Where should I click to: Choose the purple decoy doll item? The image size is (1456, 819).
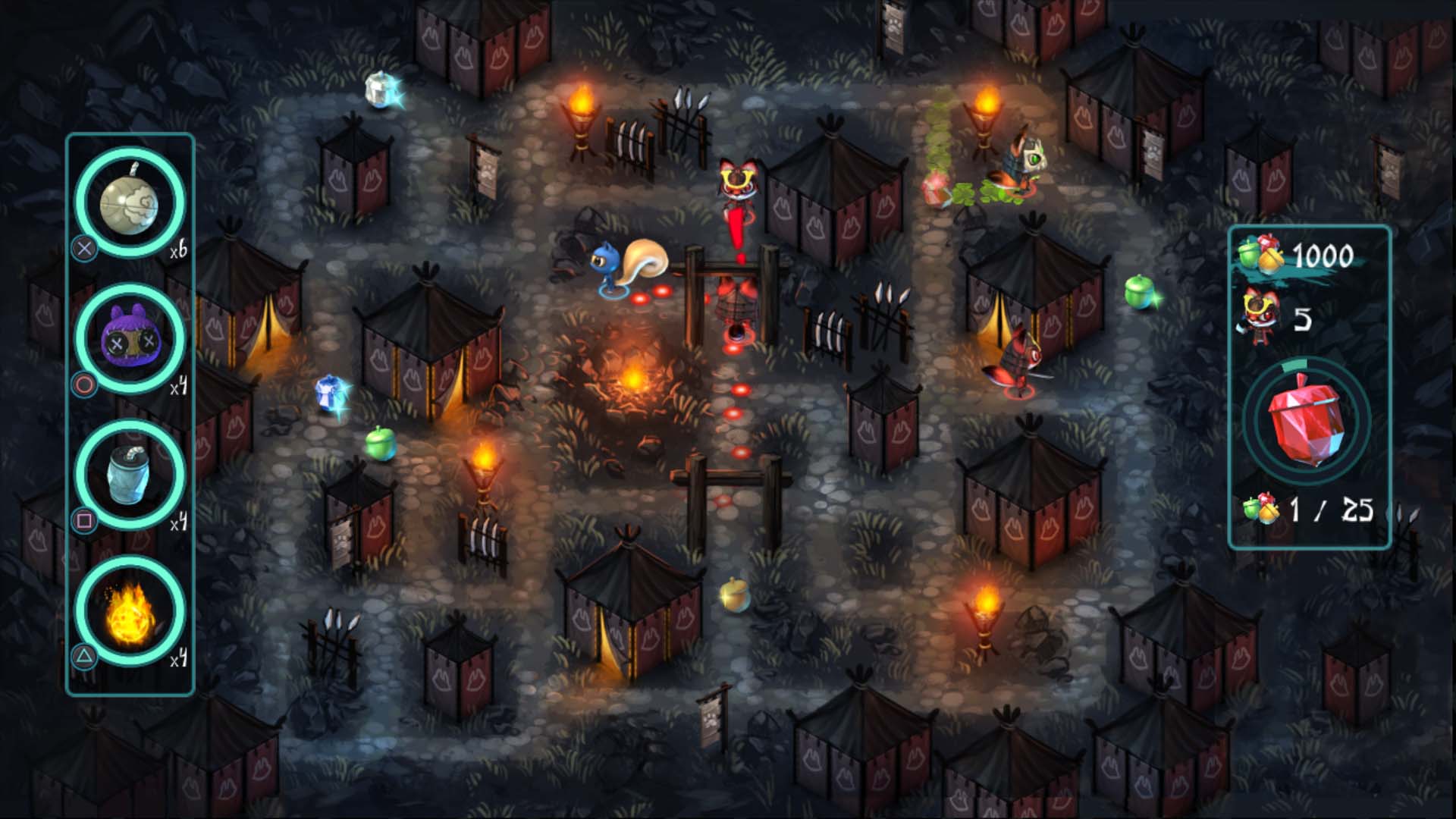pyautogui.click(x=130, y=339)
